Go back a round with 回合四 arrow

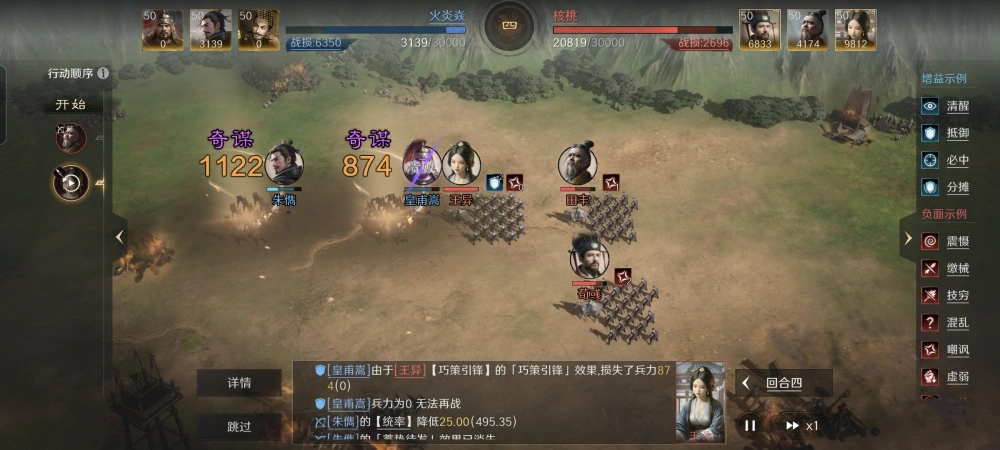click(x=746, y=383)
